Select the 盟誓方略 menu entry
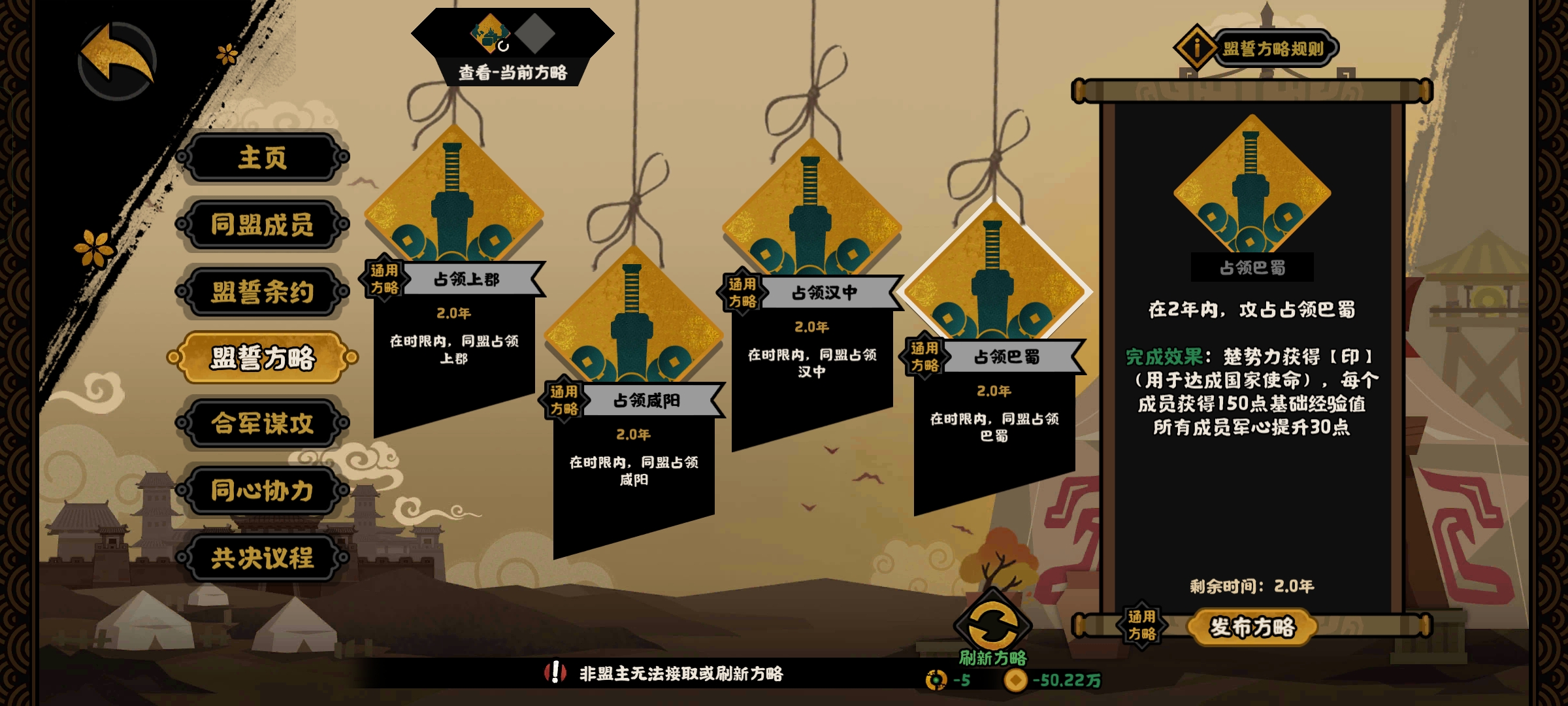Image resolution: width=1568 pixels, height=706 pixels. pos(262,358)
